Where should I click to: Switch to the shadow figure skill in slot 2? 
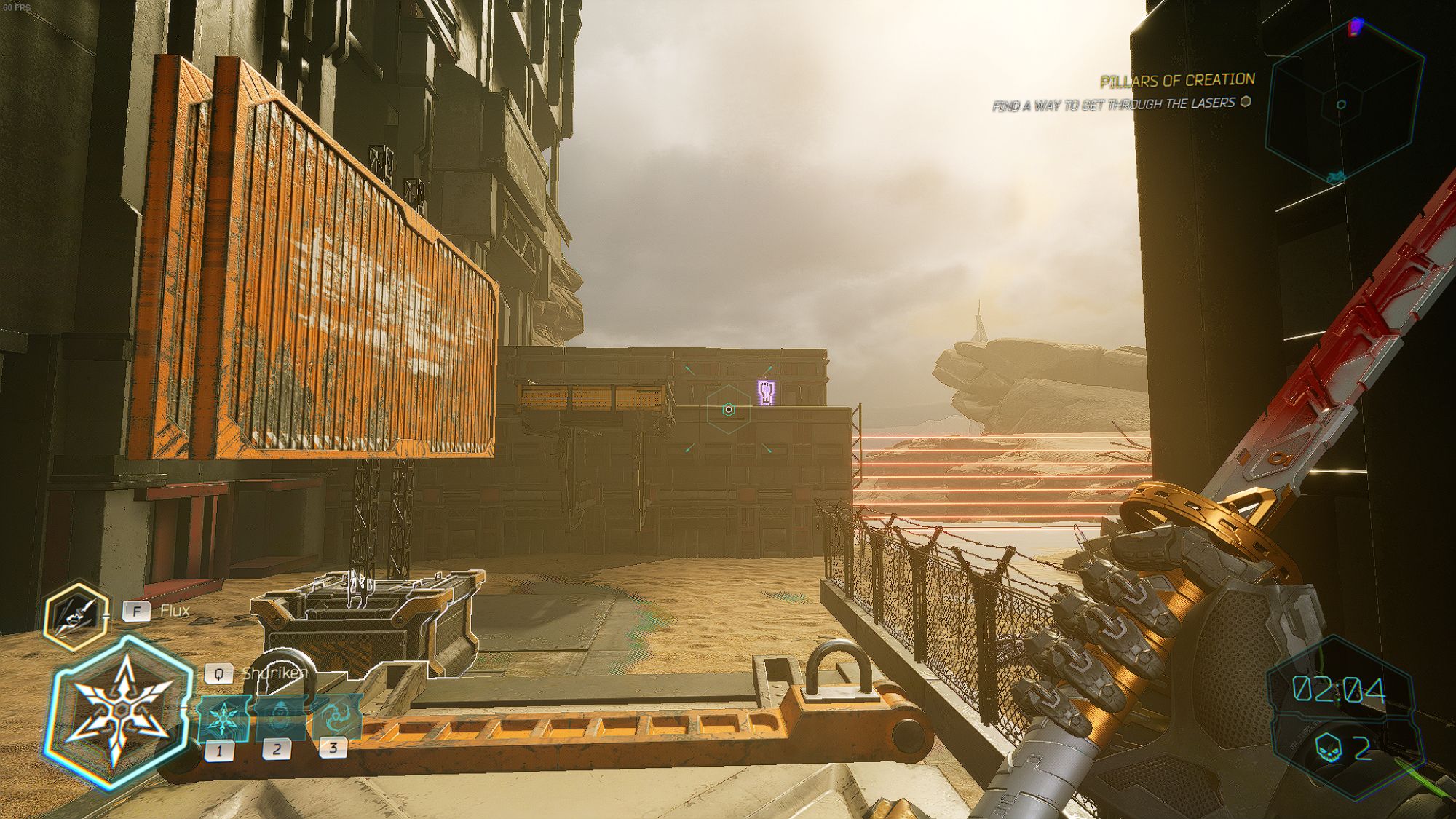(x=279, y=717)
